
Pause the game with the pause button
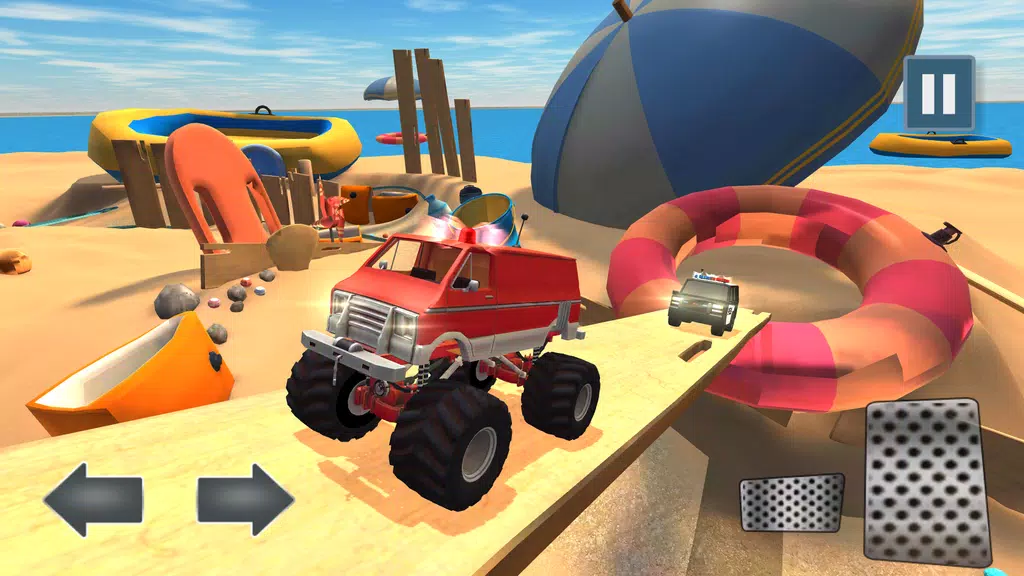tap(938, 93)
